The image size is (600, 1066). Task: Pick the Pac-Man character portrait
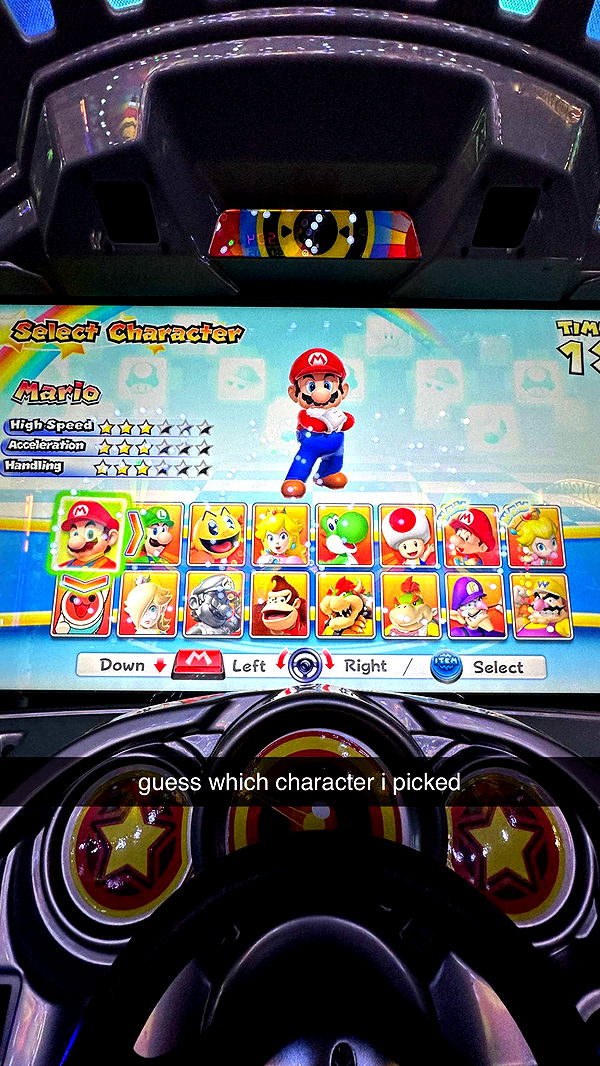coord(217,535)
